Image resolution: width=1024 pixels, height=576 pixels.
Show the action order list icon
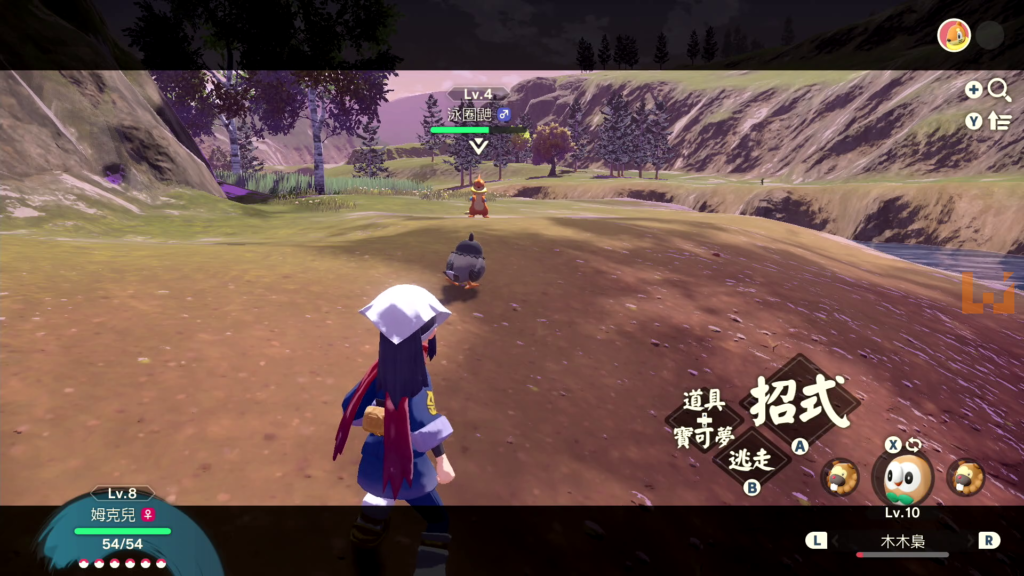999,121
